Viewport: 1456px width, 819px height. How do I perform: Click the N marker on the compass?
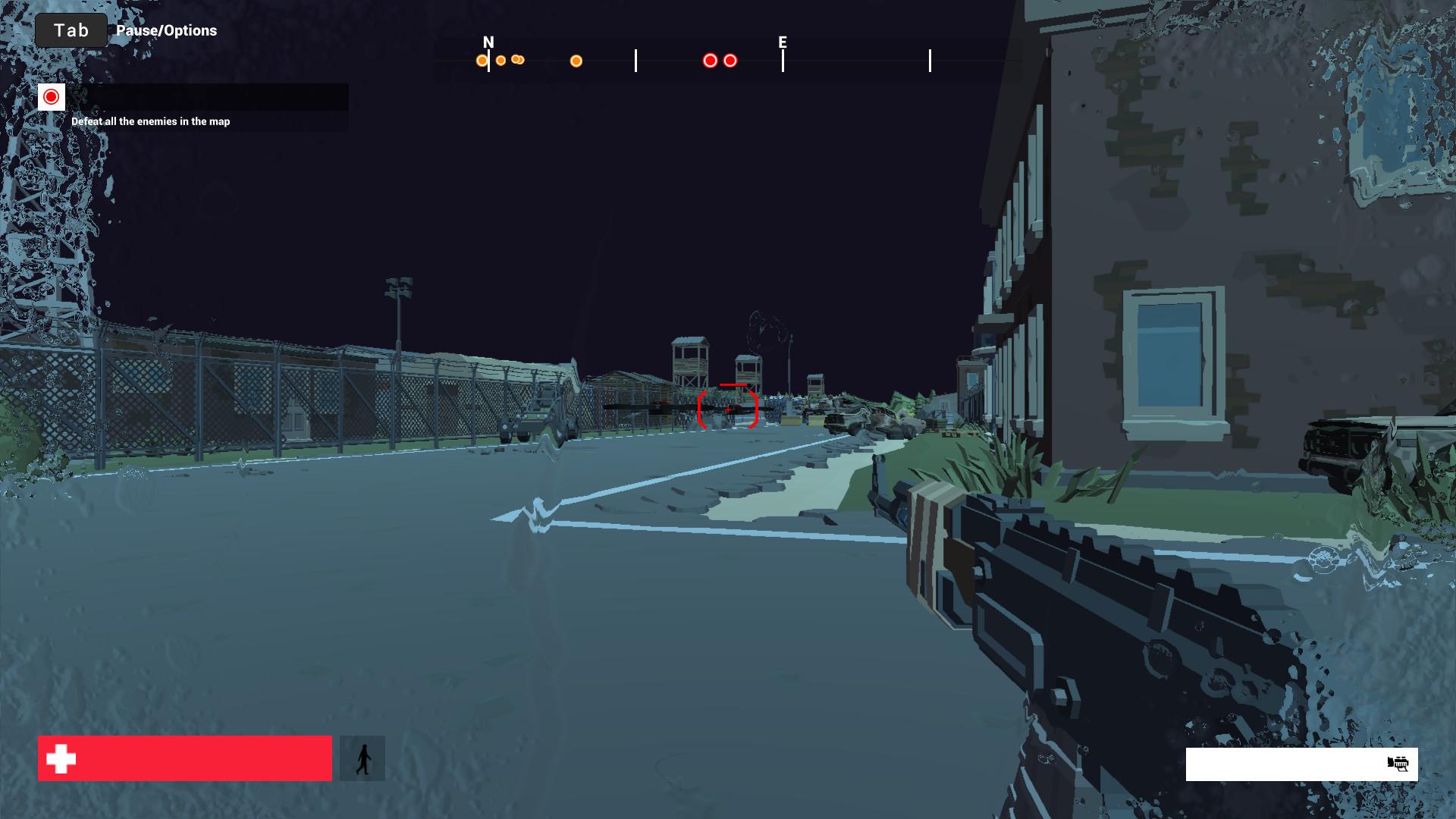tap(488, 43)
